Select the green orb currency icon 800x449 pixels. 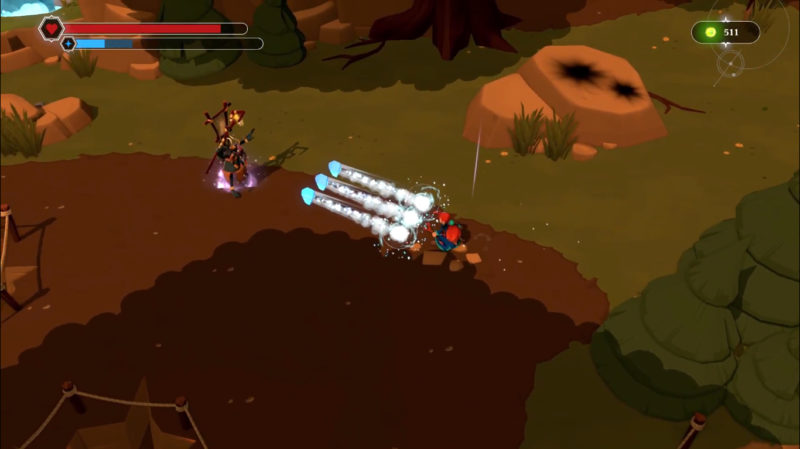point(711,32)
